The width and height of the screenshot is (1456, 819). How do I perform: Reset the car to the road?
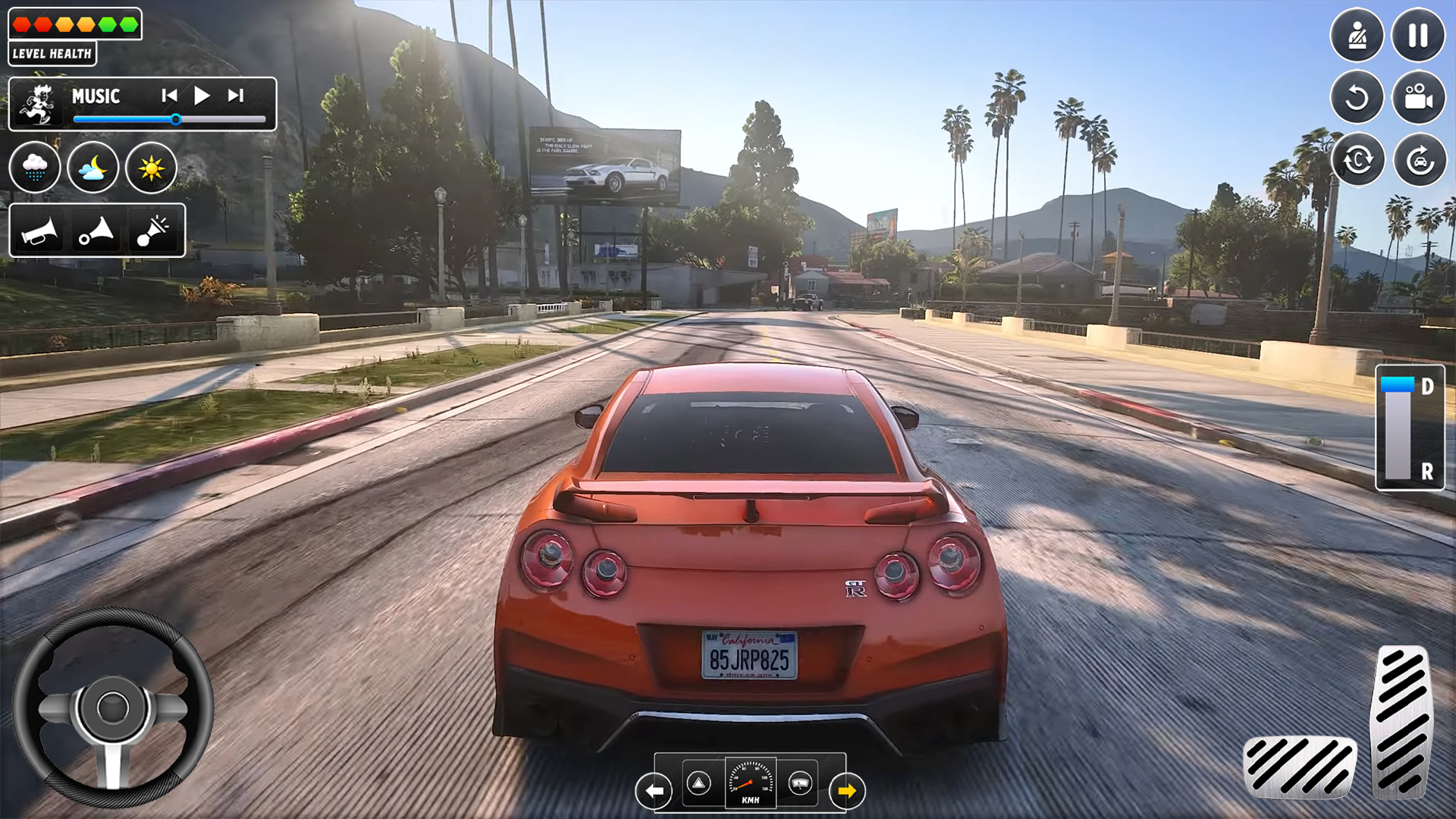[1420, 160]
